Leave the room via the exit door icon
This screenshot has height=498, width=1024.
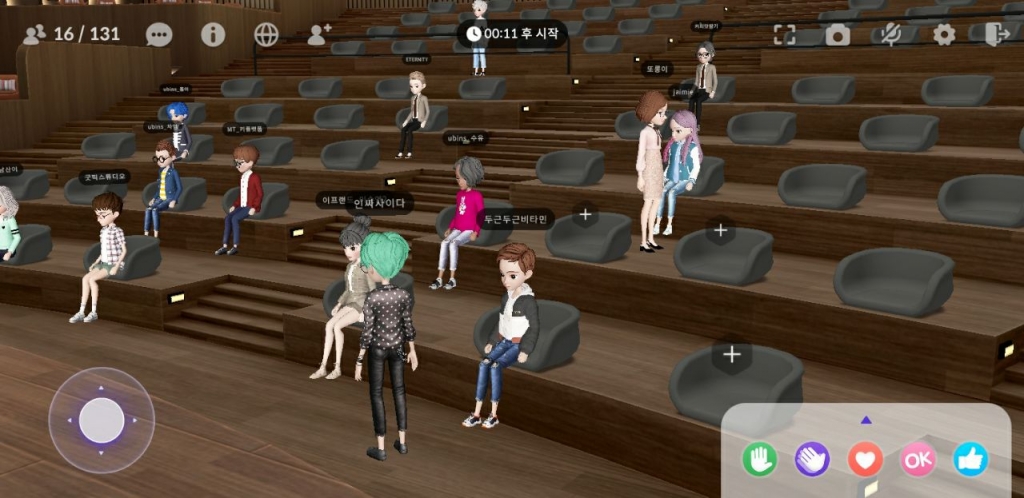coord(996,35)
